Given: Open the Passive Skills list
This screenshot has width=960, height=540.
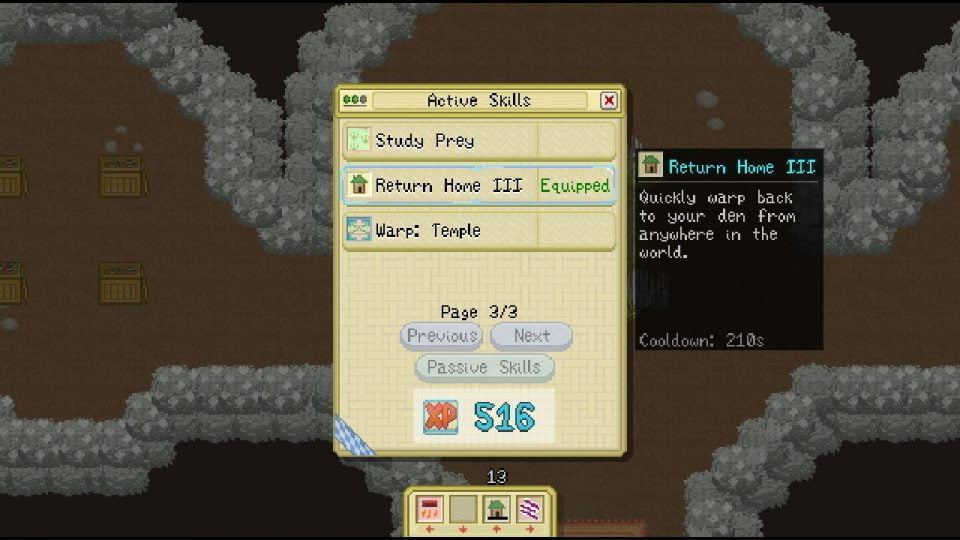Looking at the screenshot, I should click(484, 367).
